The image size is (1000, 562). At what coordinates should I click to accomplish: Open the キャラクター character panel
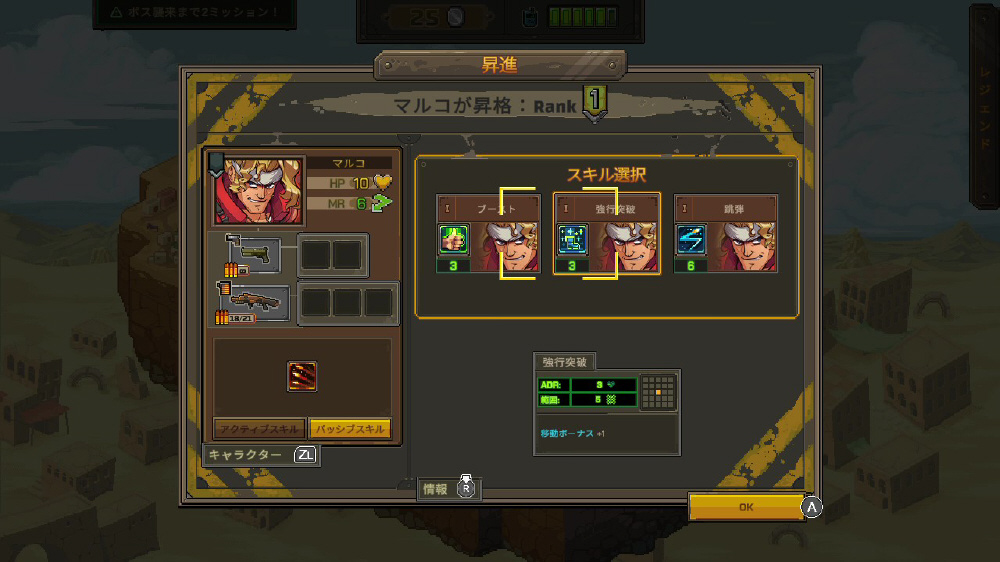(260, 455)
